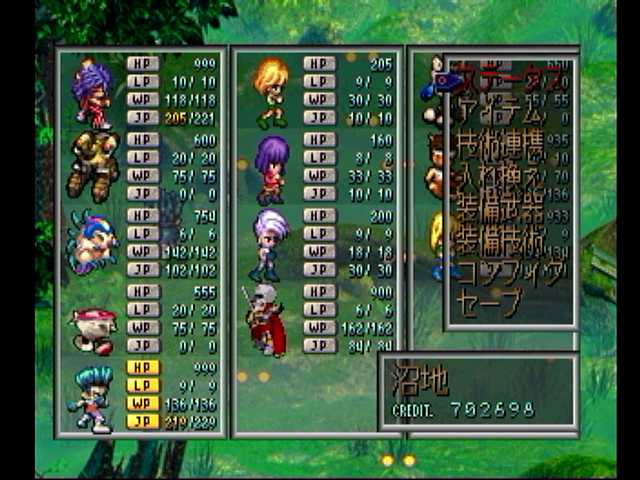Choose セーブ to save the game
The image size is (640, 480).
[x=489, y=301]
